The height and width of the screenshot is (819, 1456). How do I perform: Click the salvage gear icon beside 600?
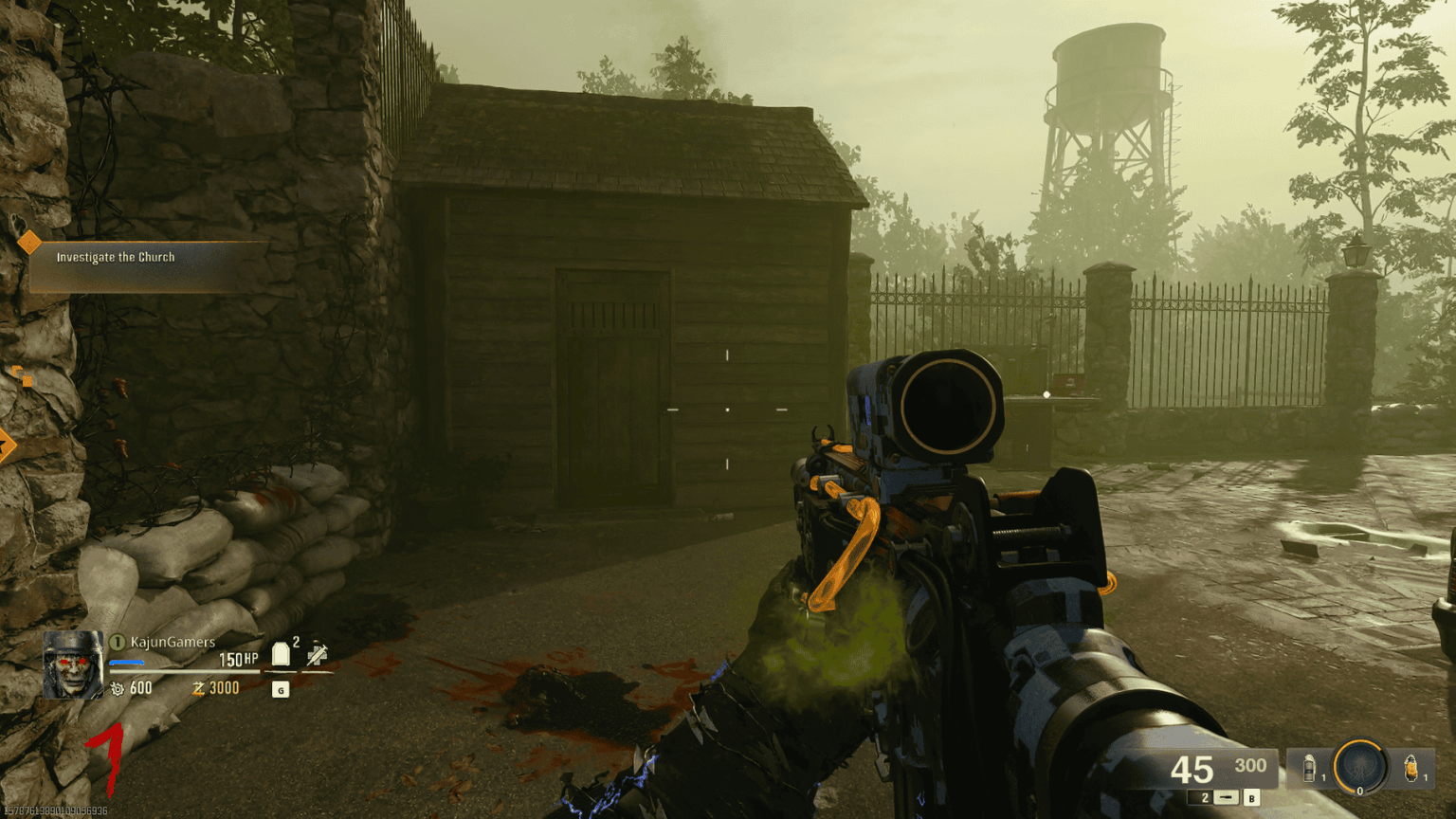click(118, 688)
